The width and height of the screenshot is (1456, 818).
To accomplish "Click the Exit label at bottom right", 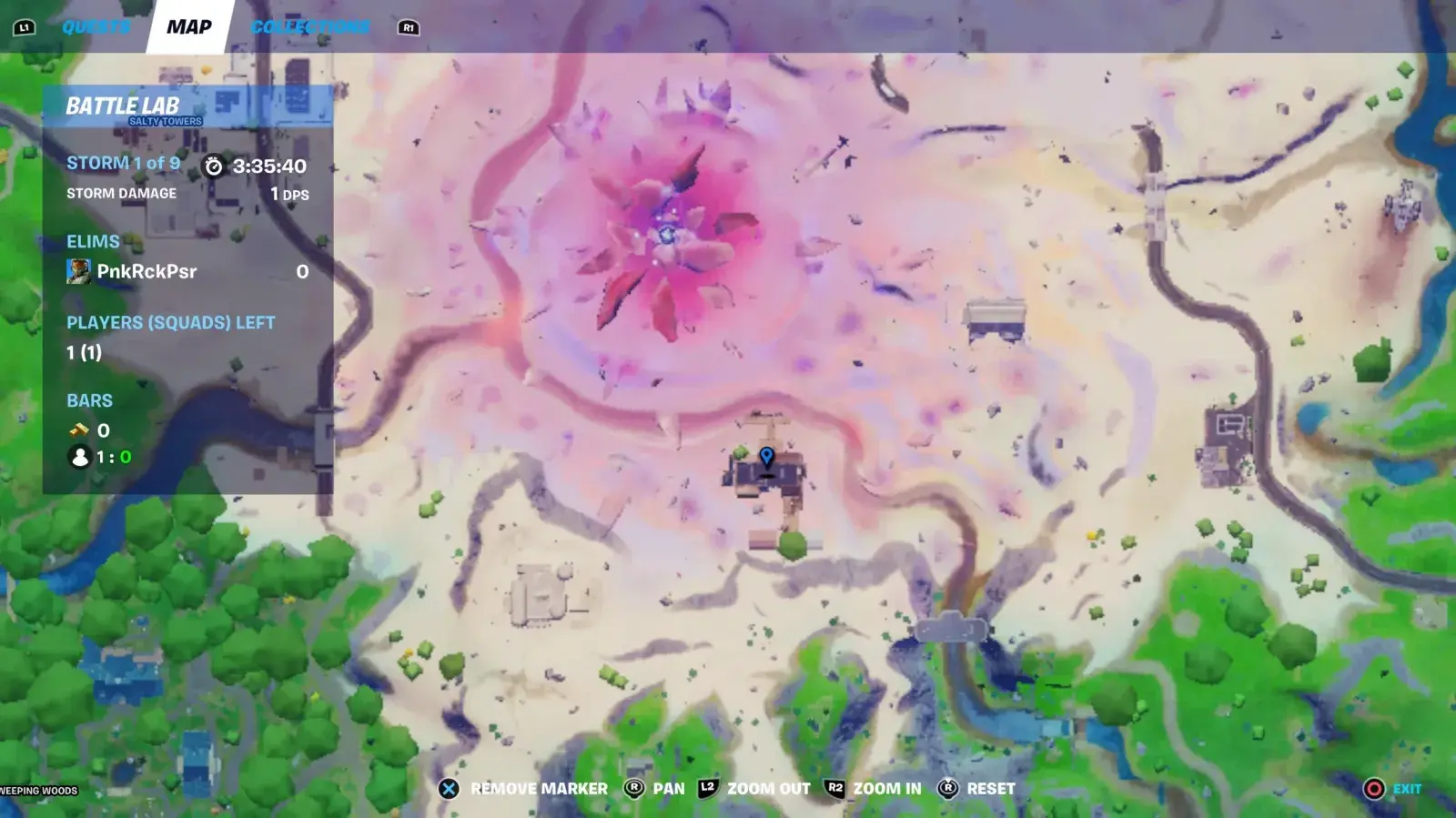I will click(x=1406, y=788).
